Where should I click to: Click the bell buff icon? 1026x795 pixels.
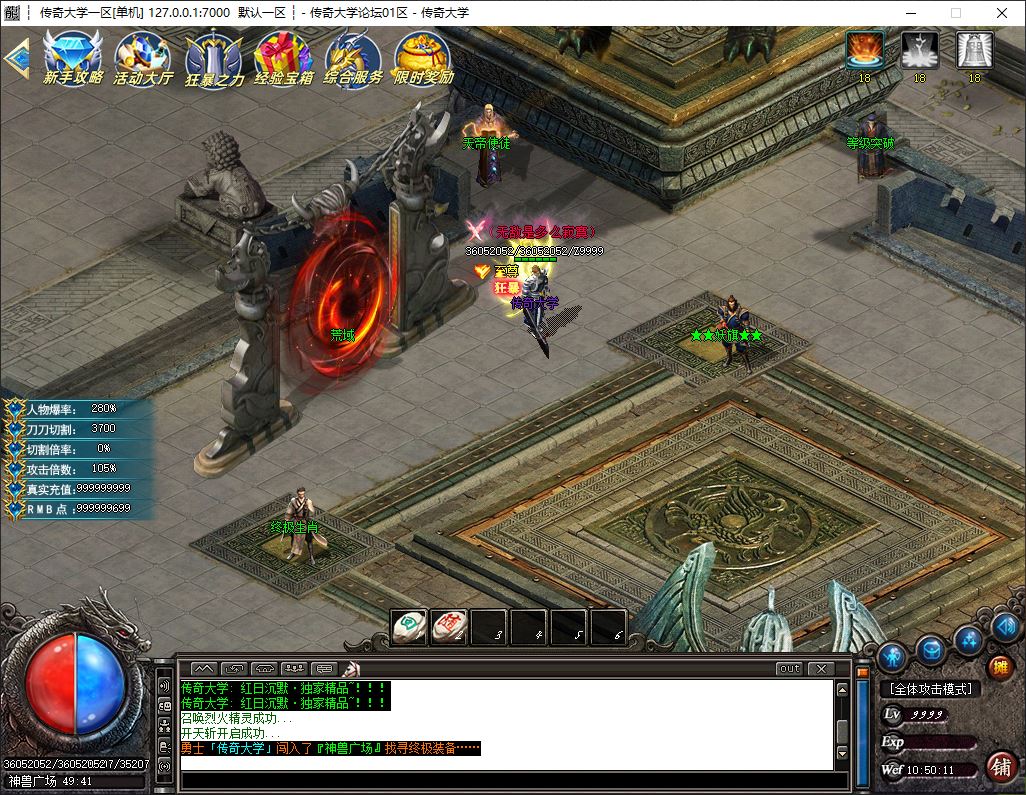coord(974,50)
